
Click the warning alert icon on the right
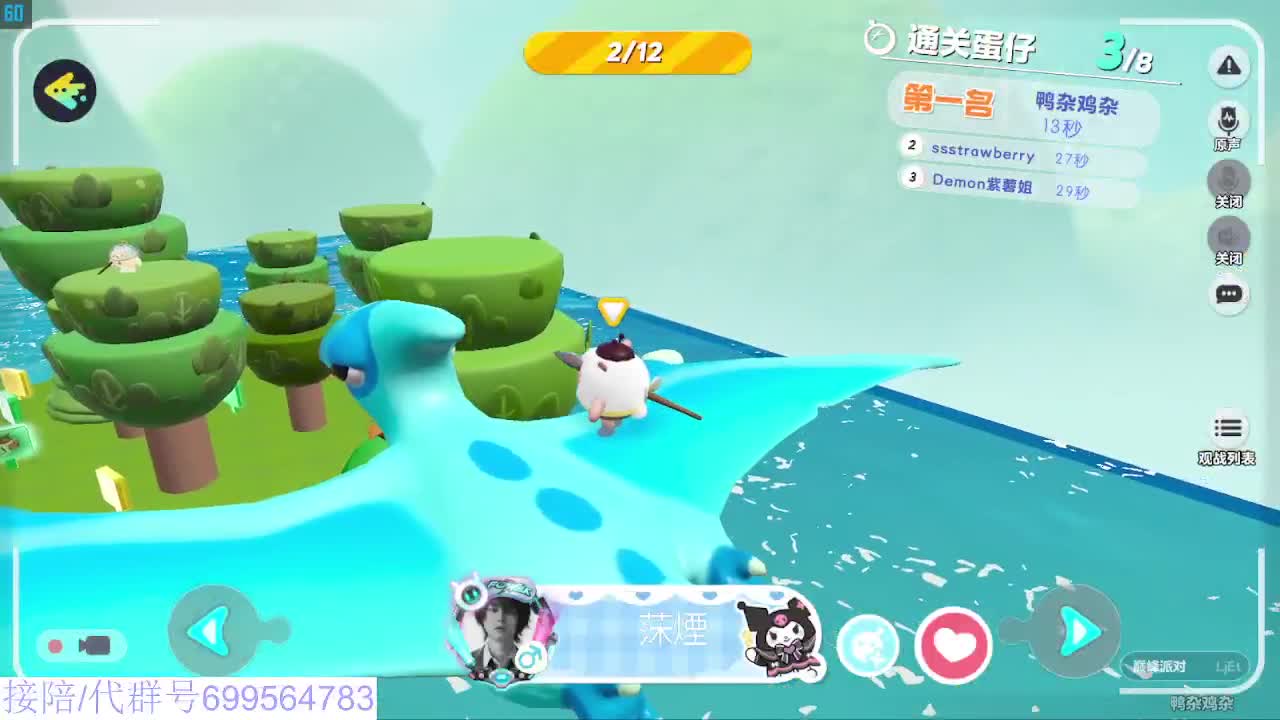point(1229,66)
